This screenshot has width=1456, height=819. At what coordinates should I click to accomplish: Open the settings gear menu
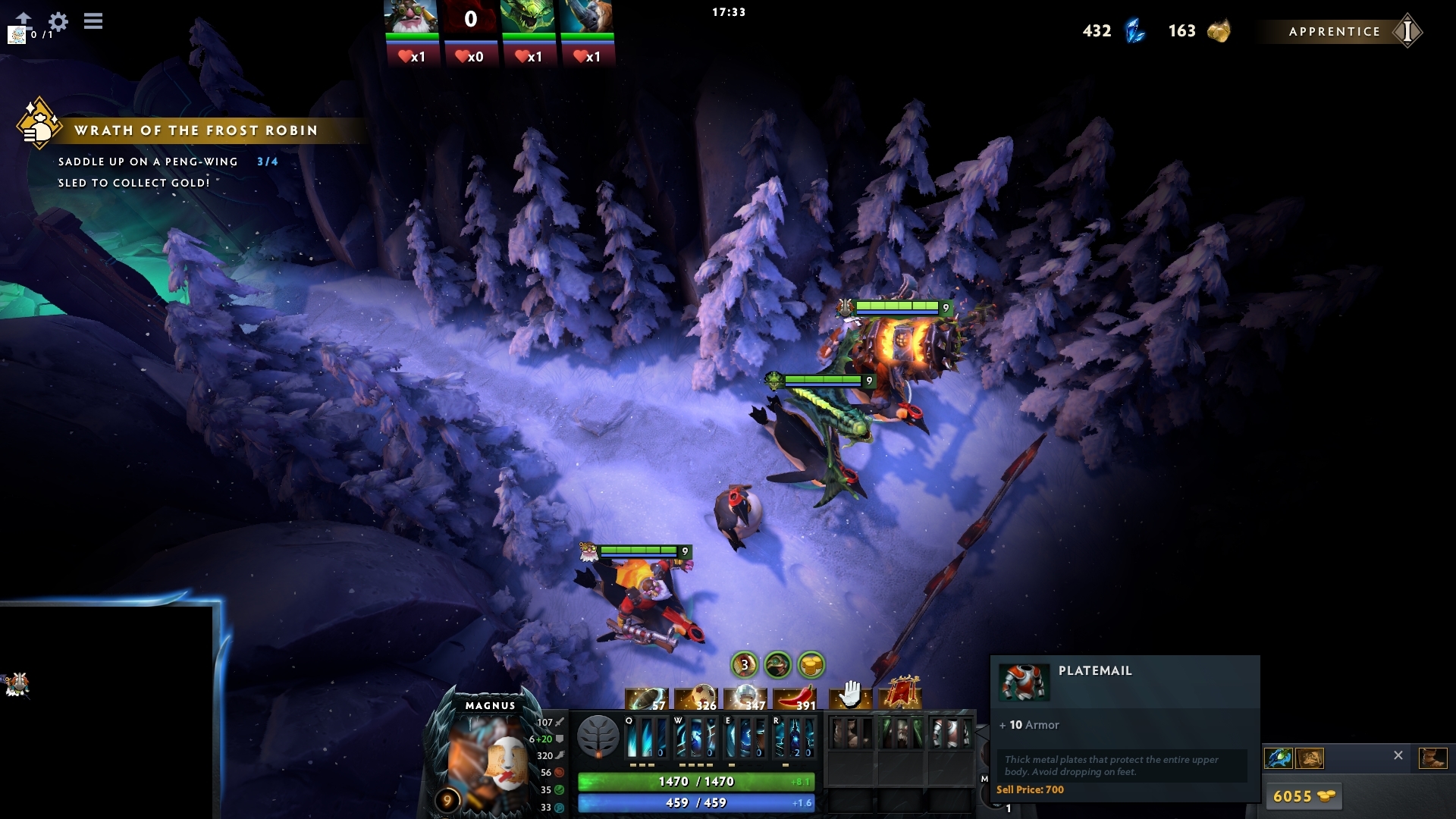point(58,21)
